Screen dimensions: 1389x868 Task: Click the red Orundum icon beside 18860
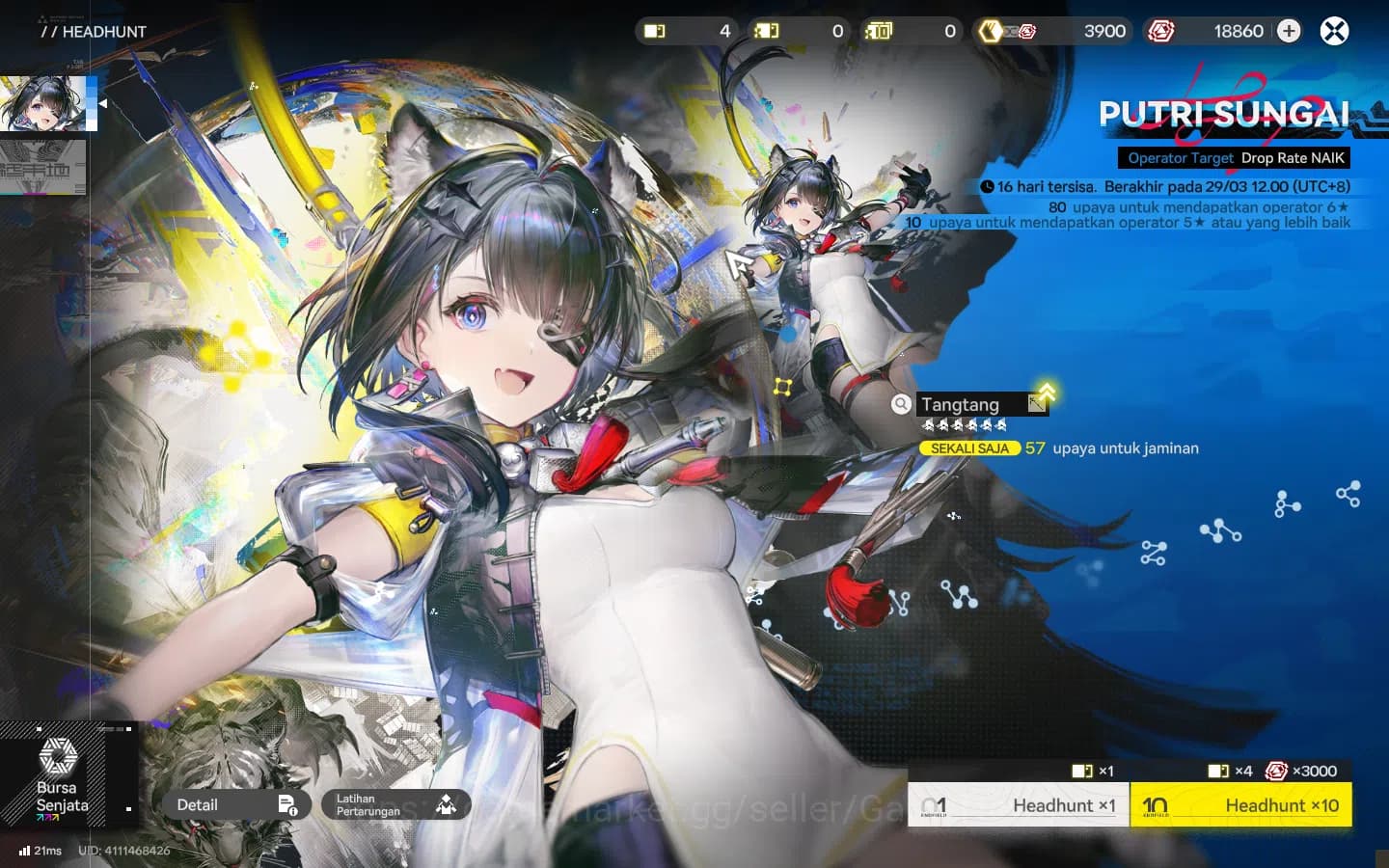pos(1162,31)
